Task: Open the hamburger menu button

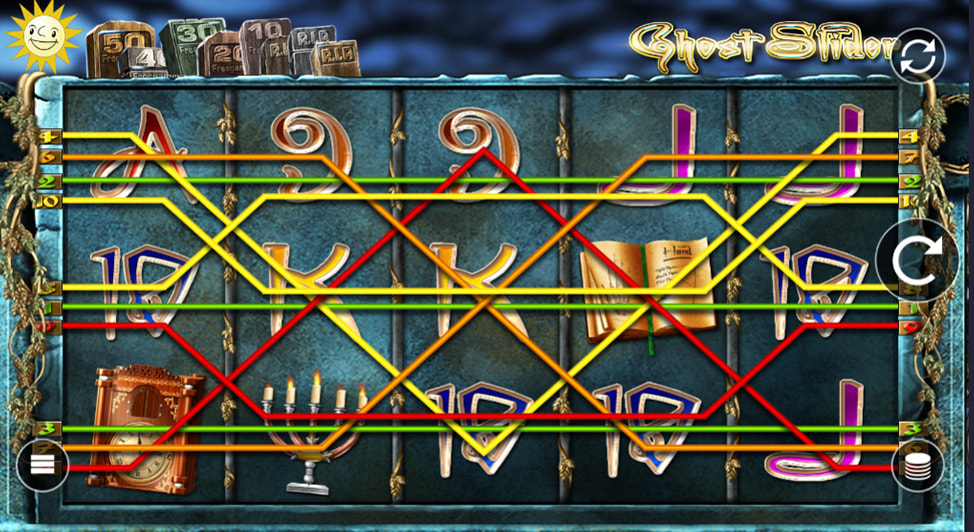Action: coord(42,465)
